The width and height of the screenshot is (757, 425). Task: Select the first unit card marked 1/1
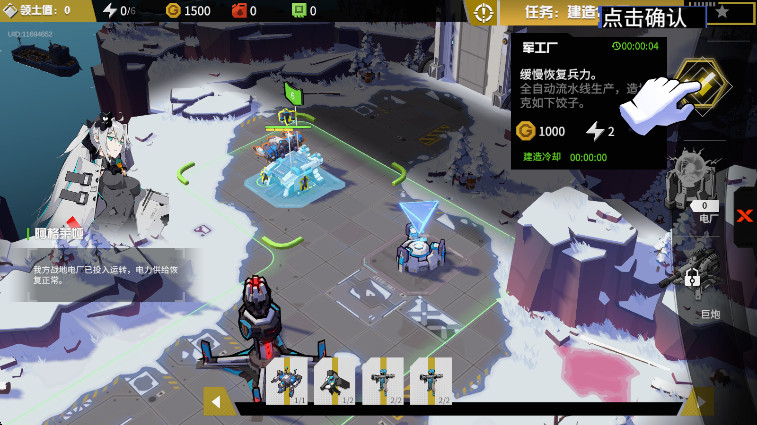pos(284,381)
